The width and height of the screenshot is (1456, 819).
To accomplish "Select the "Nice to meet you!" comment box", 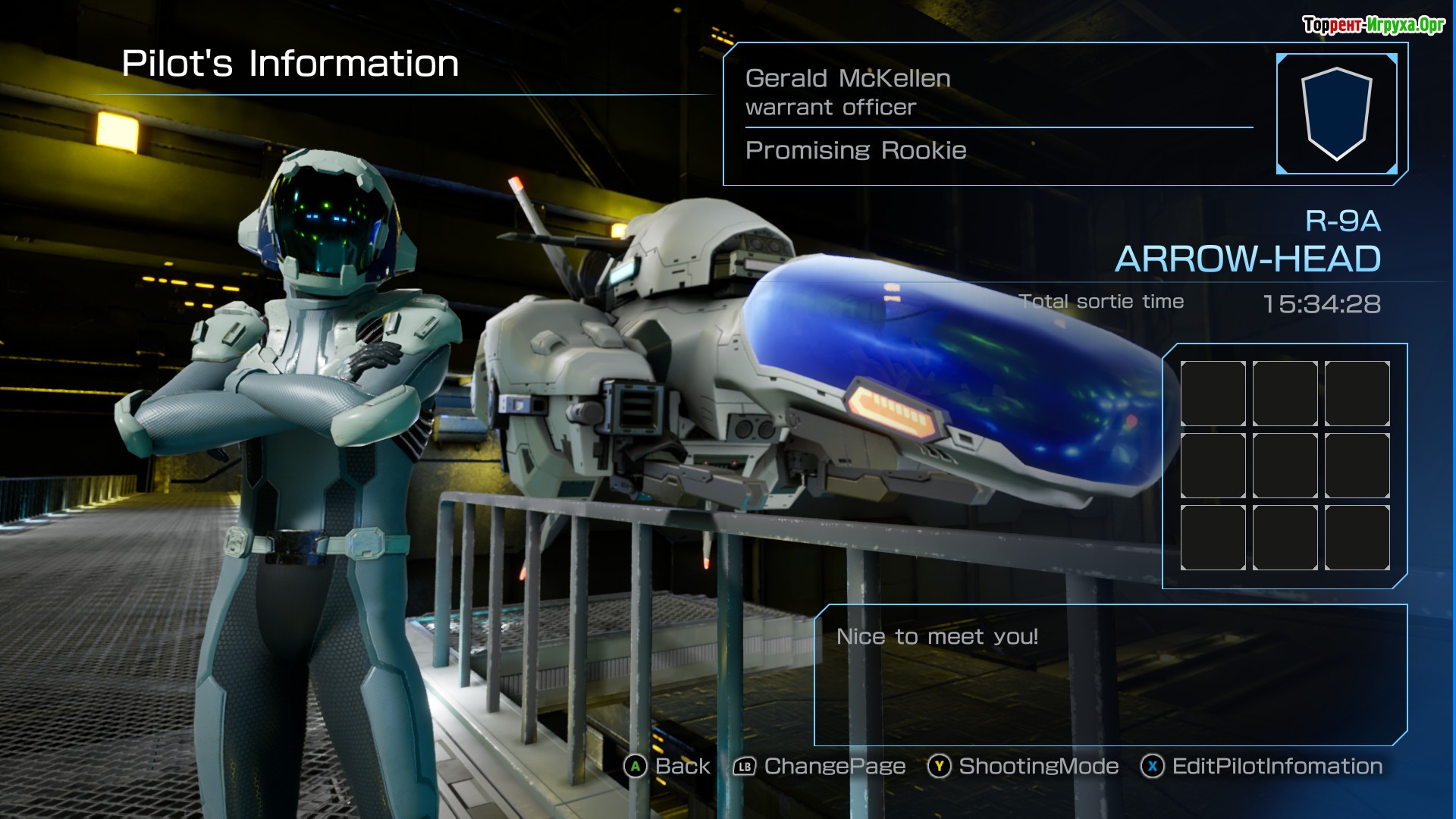I will [x=1110, y=674].
